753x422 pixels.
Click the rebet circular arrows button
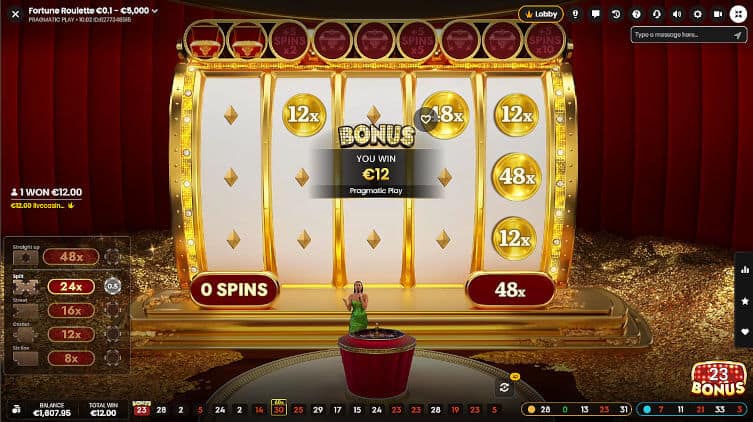[x=504, y=387]
